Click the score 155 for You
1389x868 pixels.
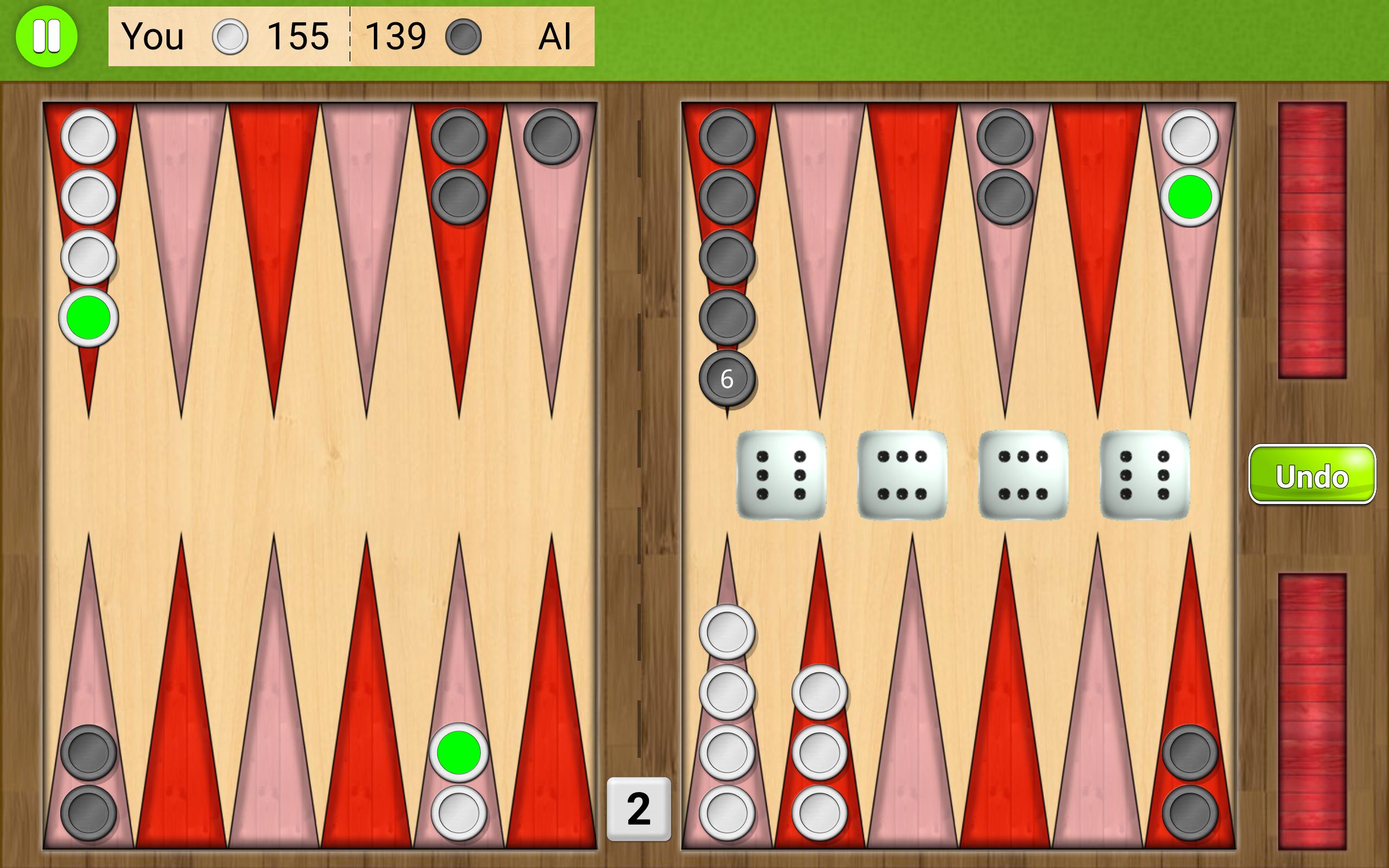[x=298, y=37]
